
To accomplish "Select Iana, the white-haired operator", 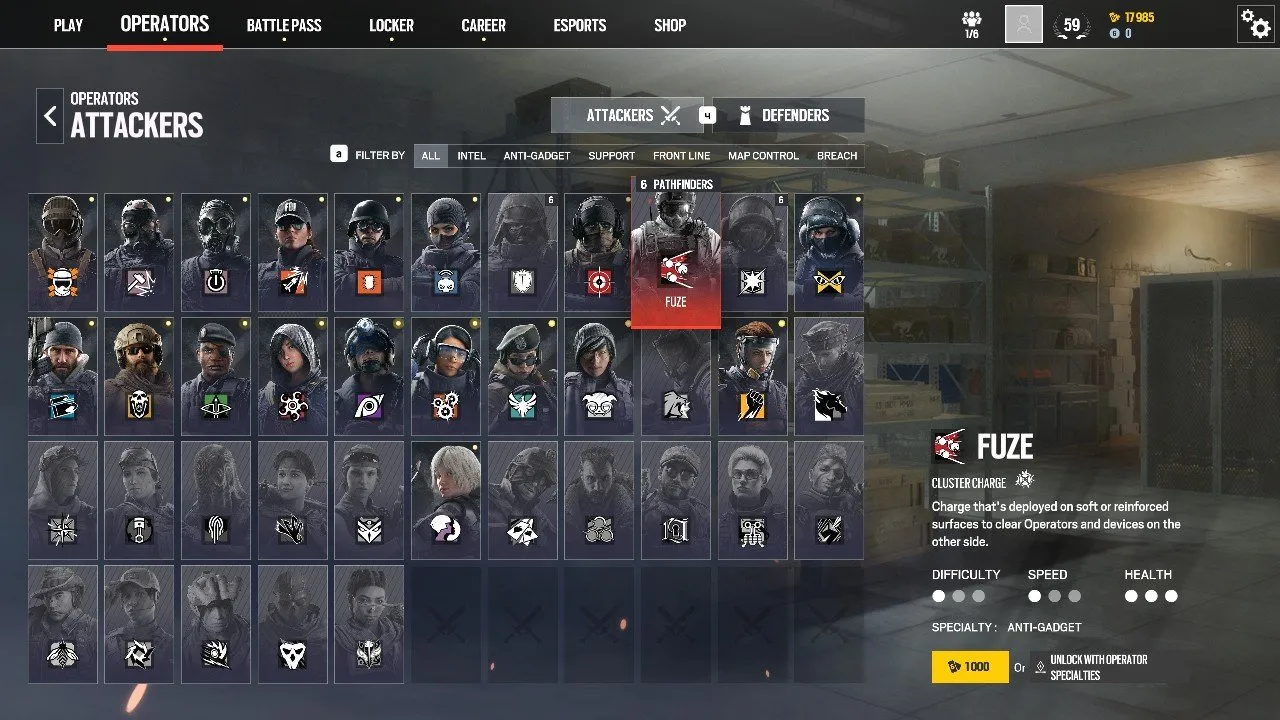I will (445, 500).
